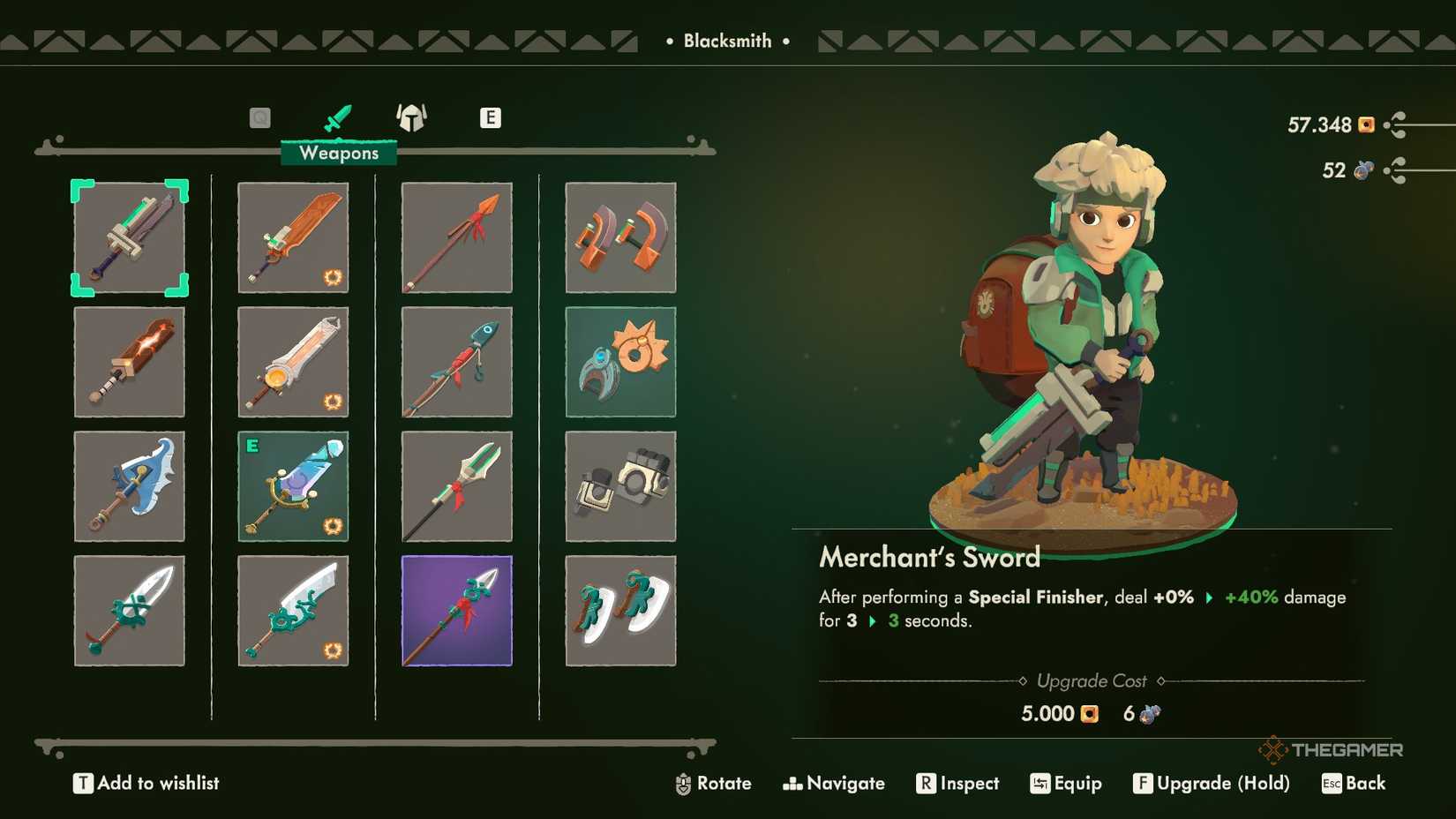
Task: Click the coin icon in Upgrade Cost
Action: click(x=1087, y=713)
